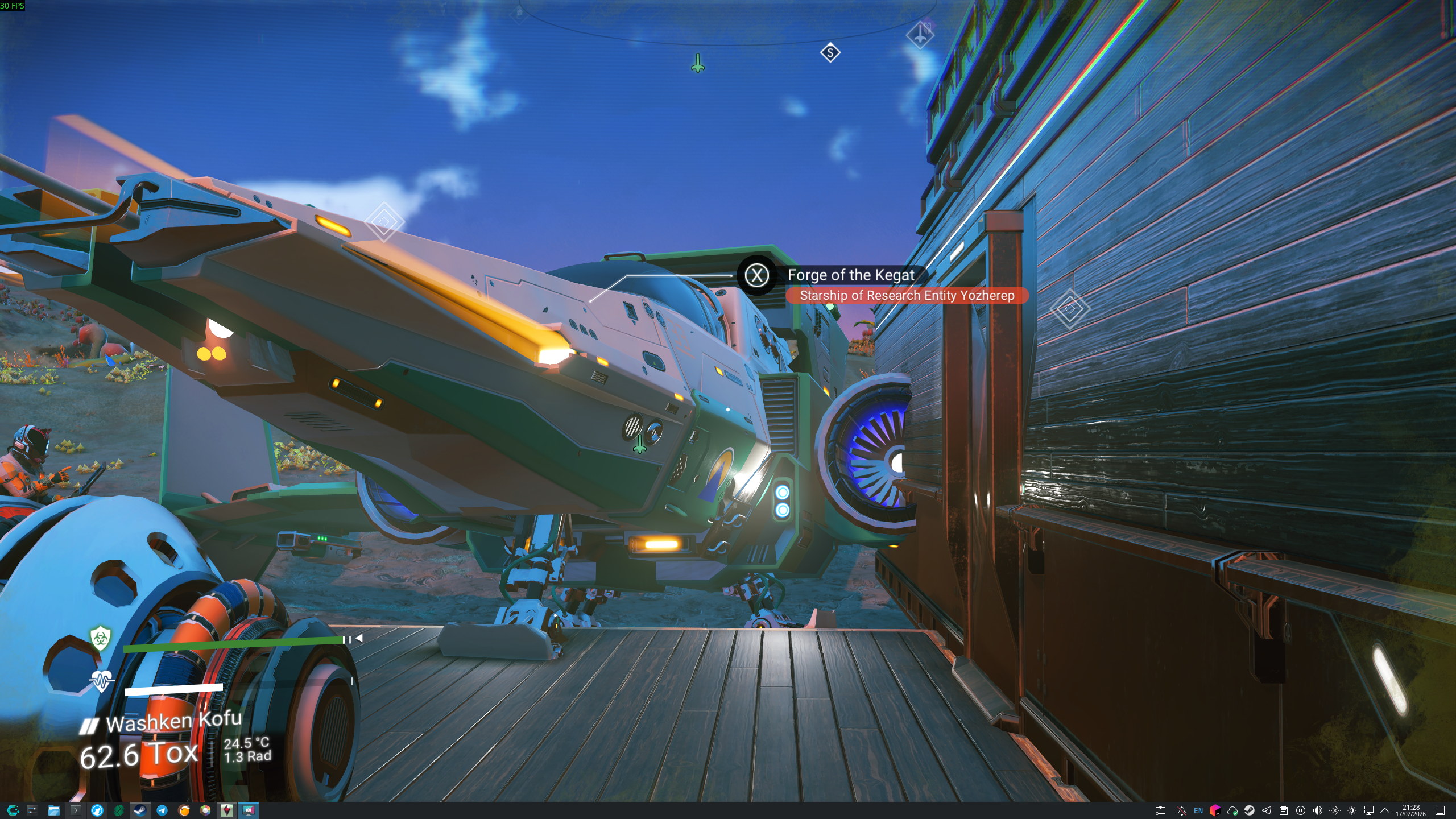Click the Forge of the Kegat starship label
This screenshot has width=1456, height=819.
tap(850, 275)
